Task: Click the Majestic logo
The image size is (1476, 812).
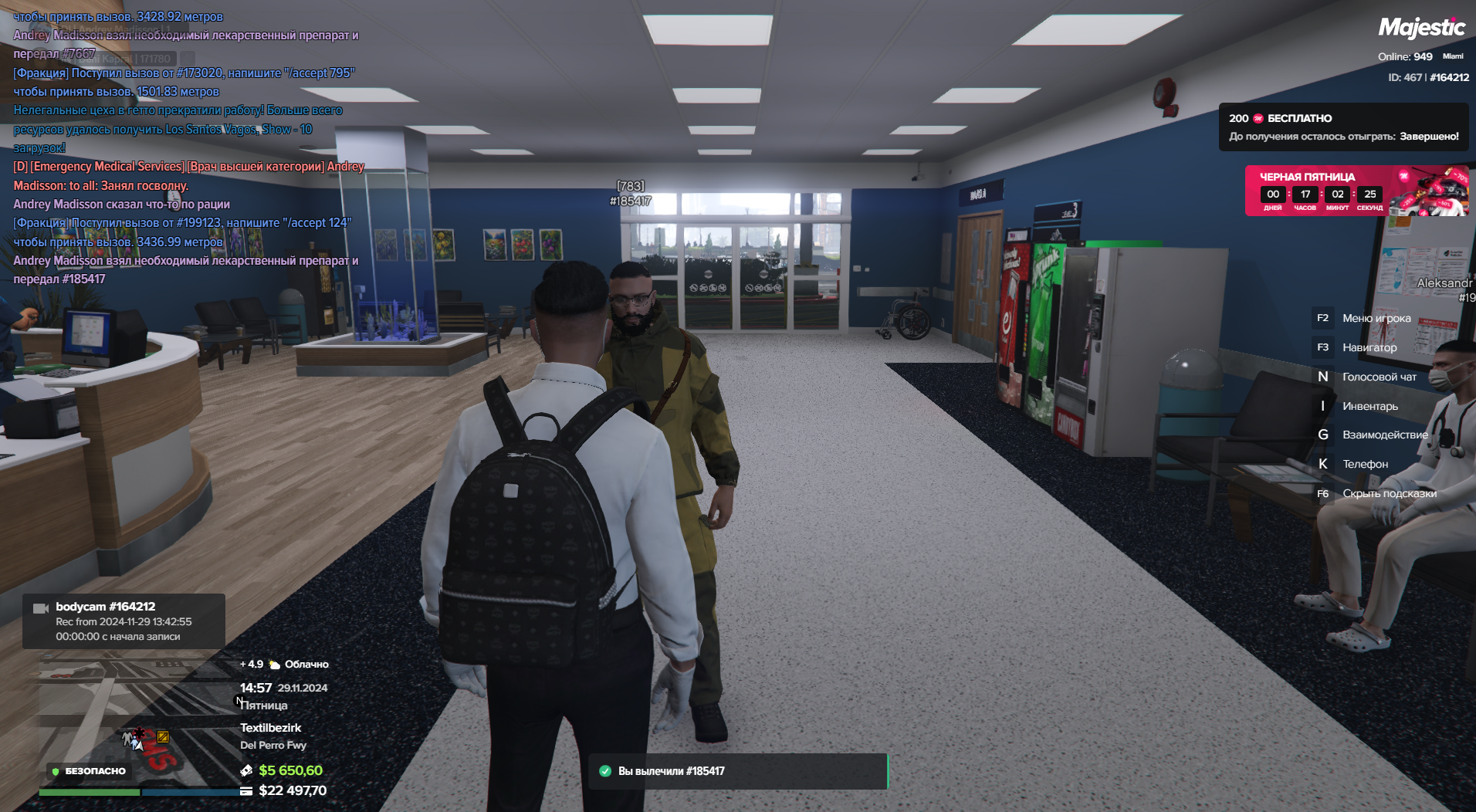Action: 1421,29
